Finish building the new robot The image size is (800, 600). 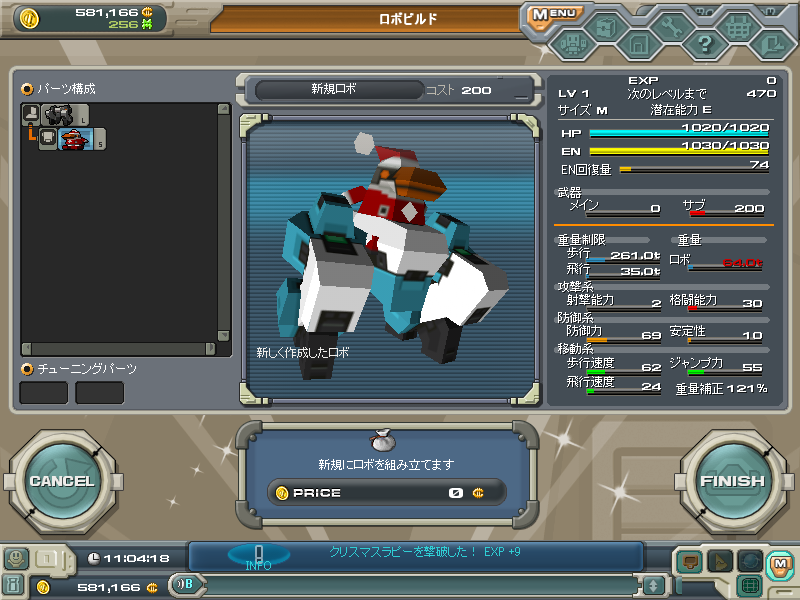732,481
